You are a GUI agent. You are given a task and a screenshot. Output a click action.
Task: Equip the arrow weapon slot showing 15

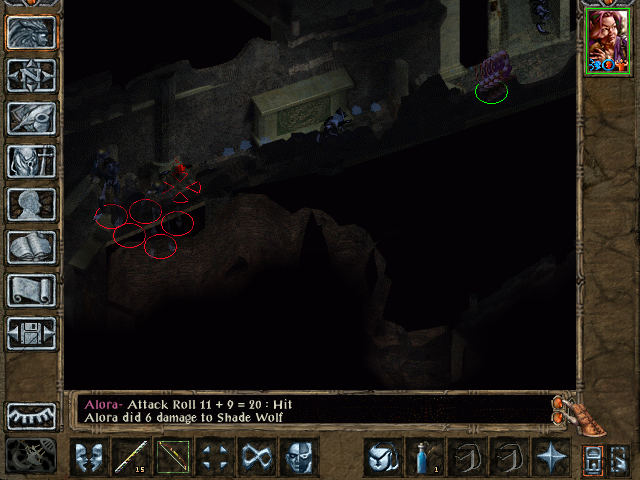[x=130, y=458]
